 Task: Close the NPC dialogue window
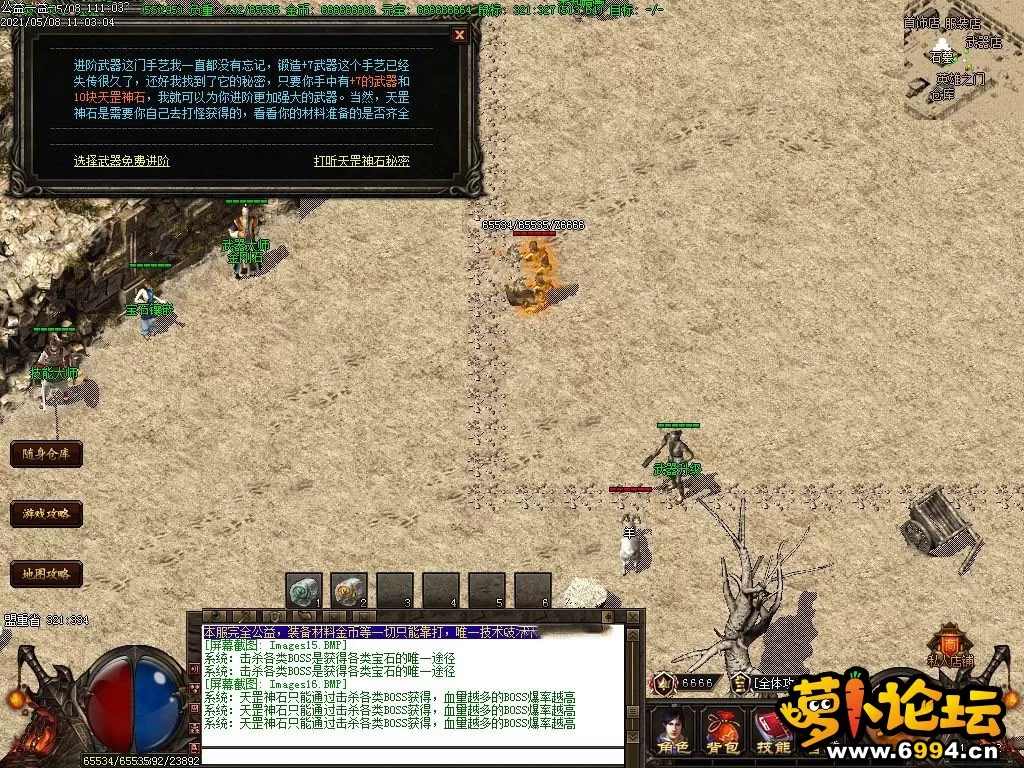pos(459,35)
